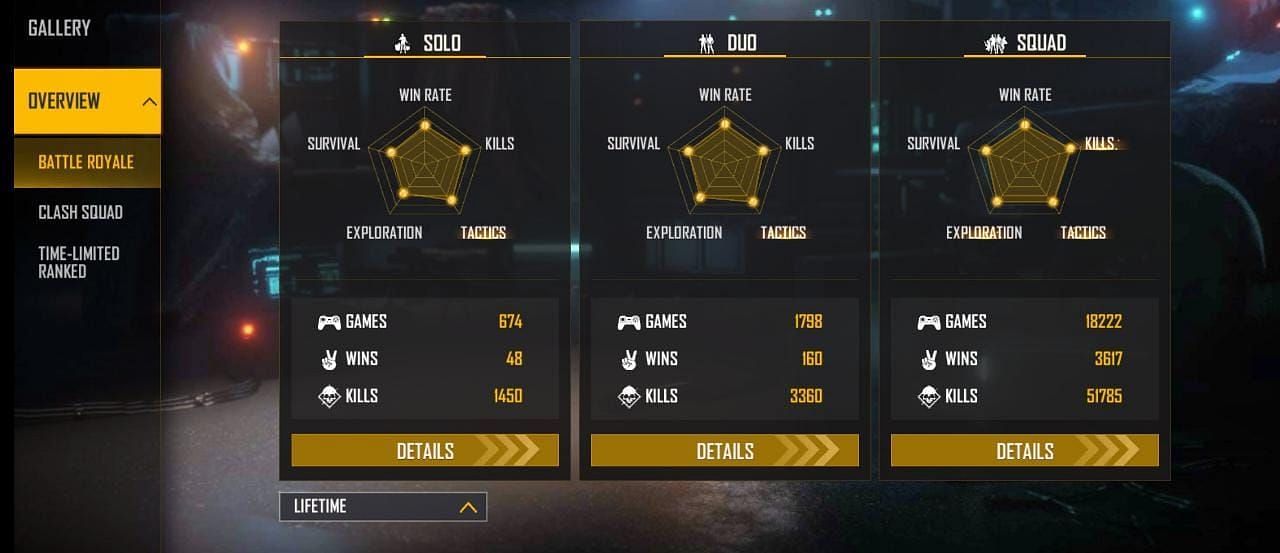Select the Duo stats panel header
The width and height of the screenshot is (1280, 553).
click(726, 43)
